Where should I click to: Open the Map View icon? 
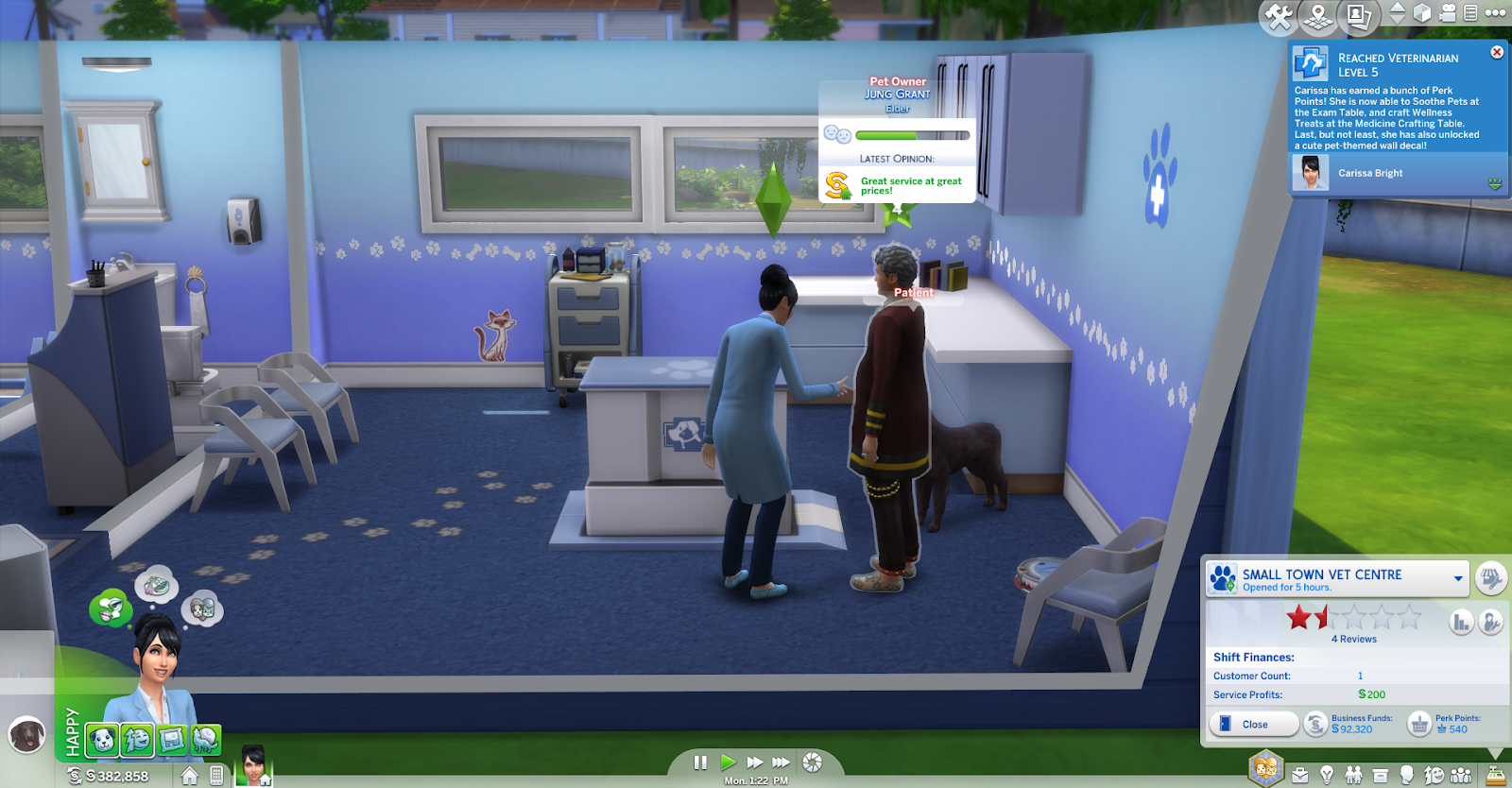(x=1317, y=14)
